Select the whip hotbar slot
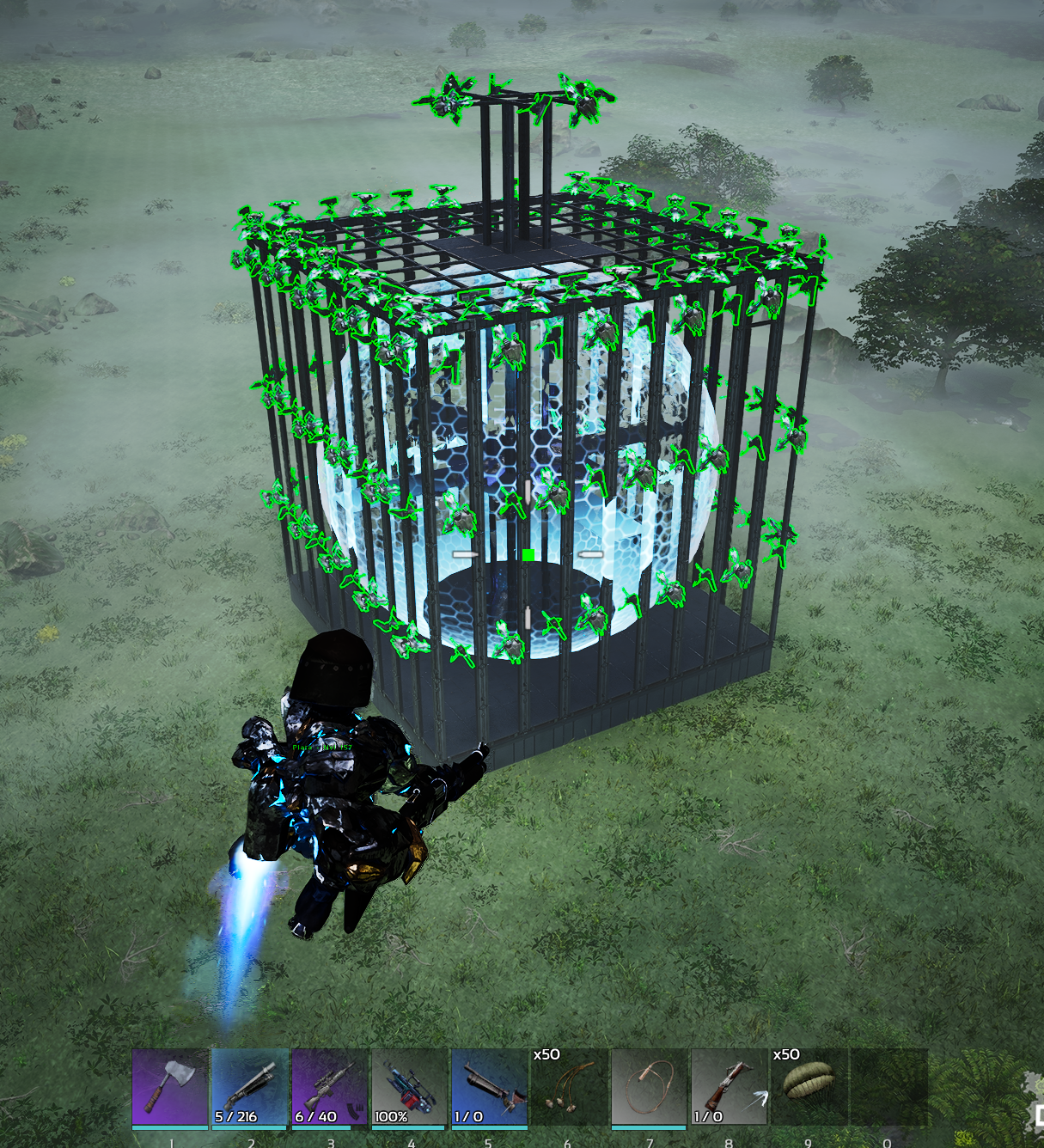 click(650, 1087)
